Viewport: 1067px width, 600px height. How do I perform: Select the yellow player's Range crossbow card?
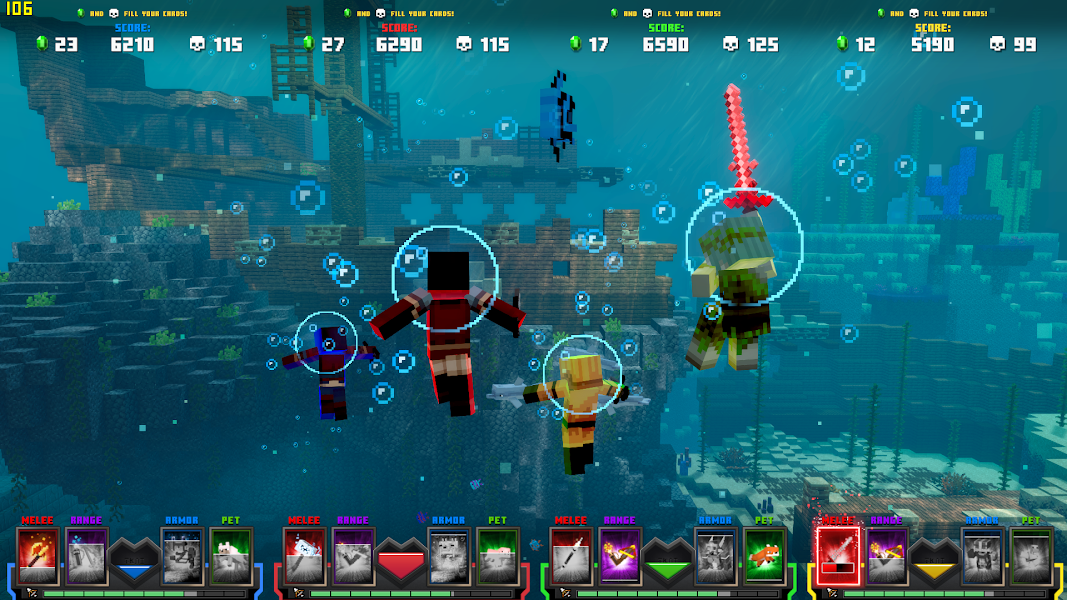coord(887,556)
